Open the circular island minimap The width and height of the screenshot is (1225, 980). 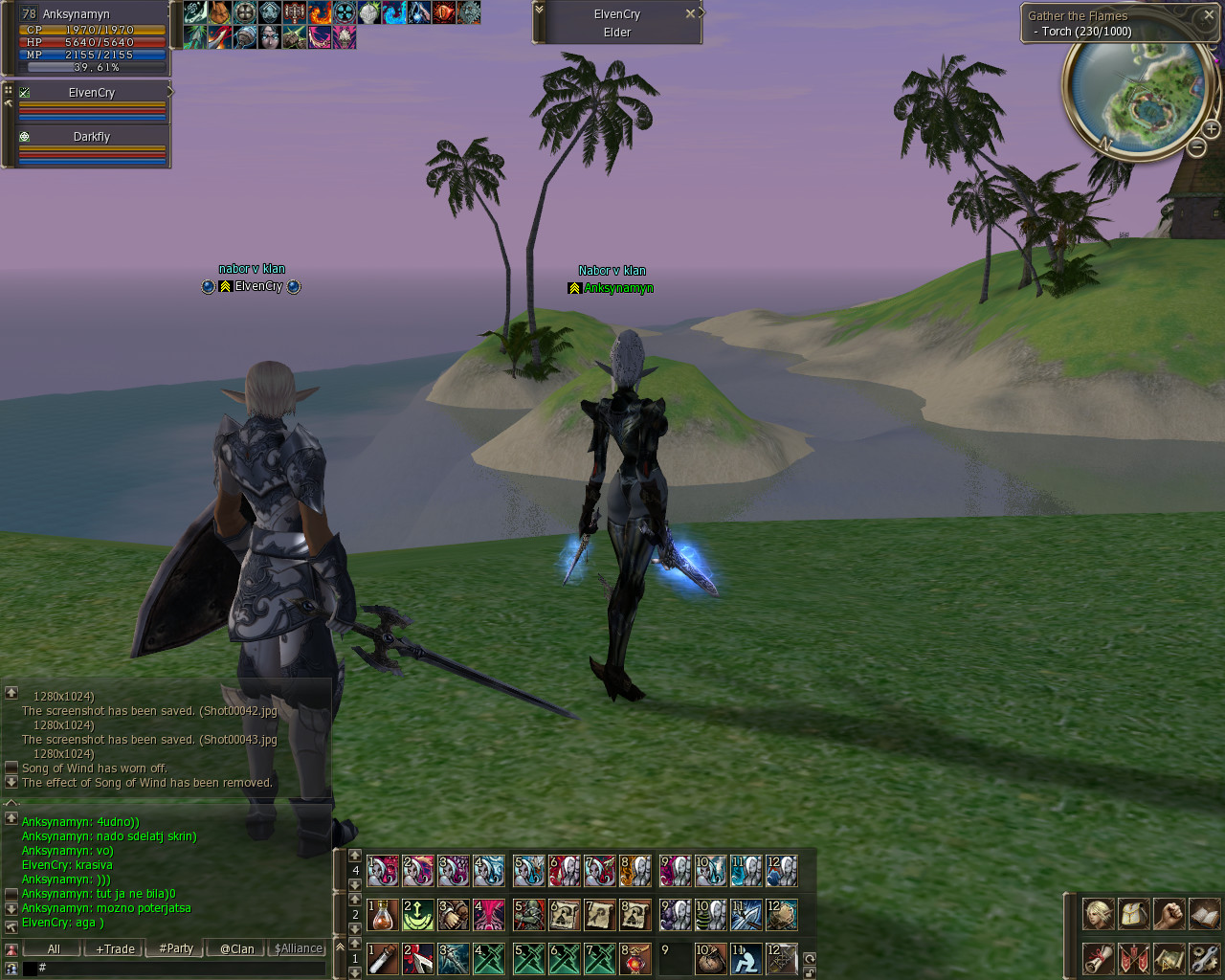click(1136, 98)
